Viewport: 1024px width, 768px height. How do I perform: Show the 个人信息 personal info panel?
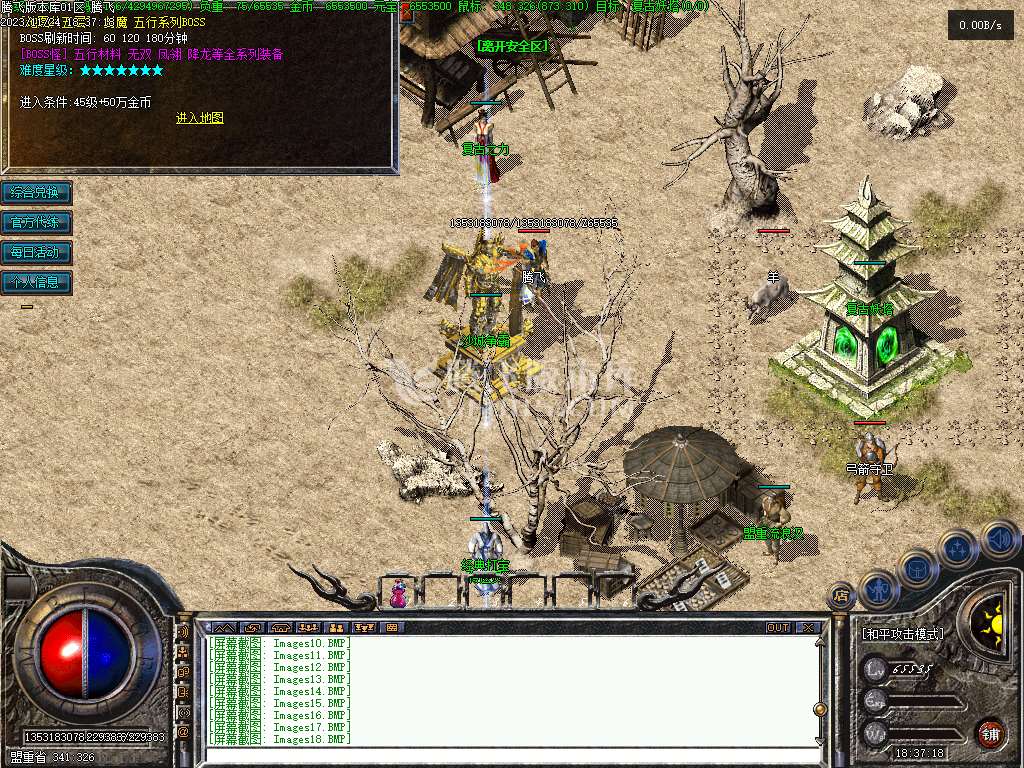[36, 282]
